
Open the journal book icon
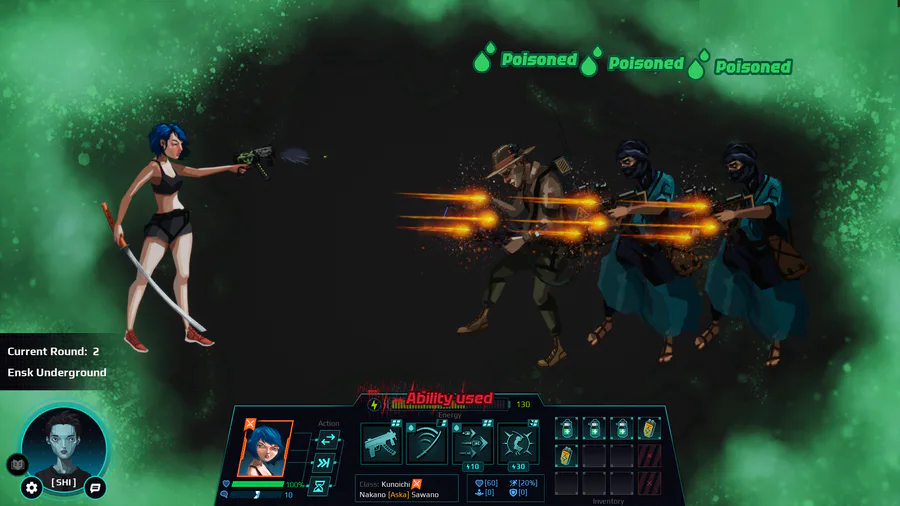click(x=17, y=464)
